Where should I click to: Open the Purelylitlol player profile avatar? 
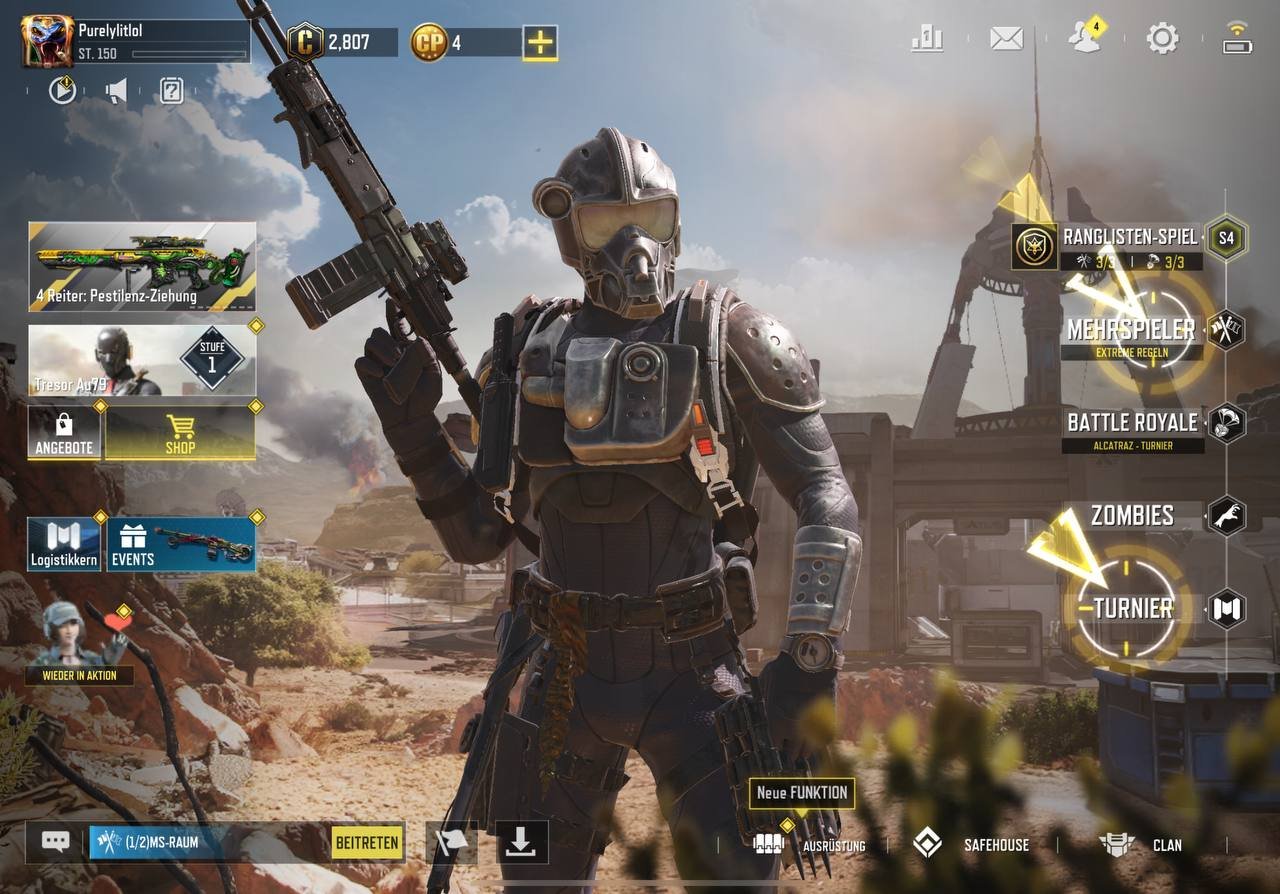point(47,42)
